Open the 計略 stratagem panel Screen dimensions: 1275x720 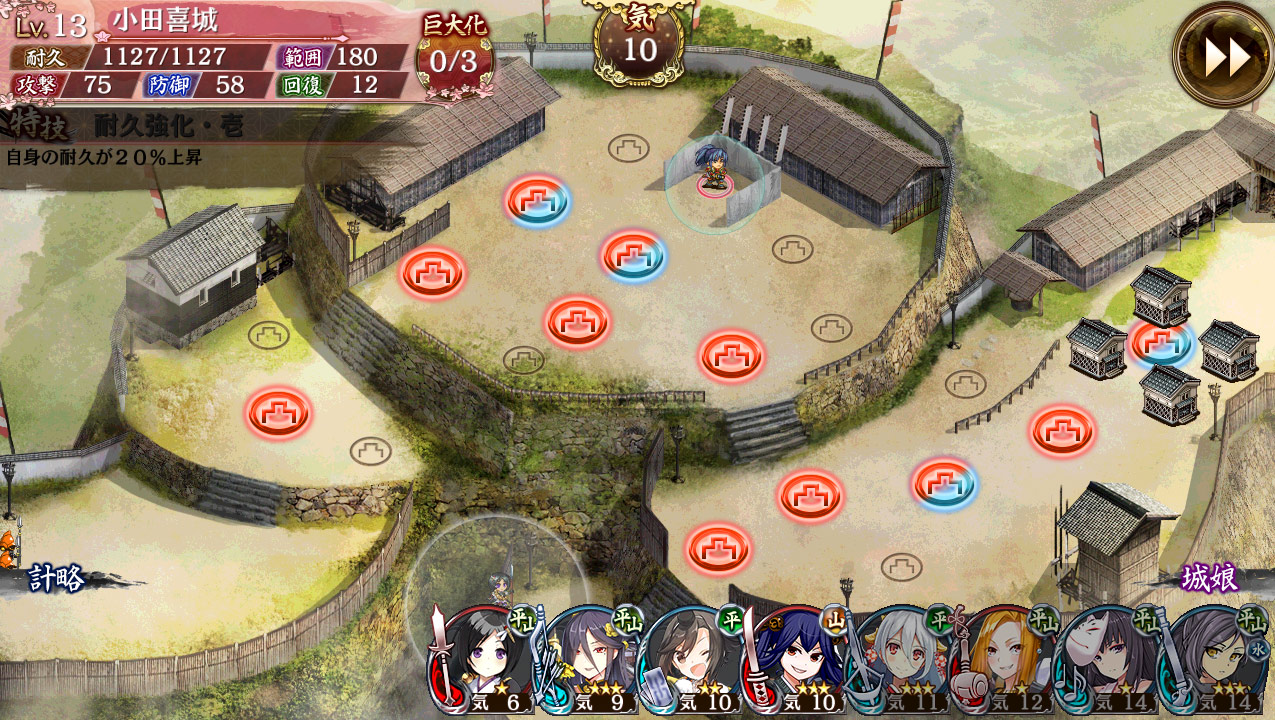(57, 578)
